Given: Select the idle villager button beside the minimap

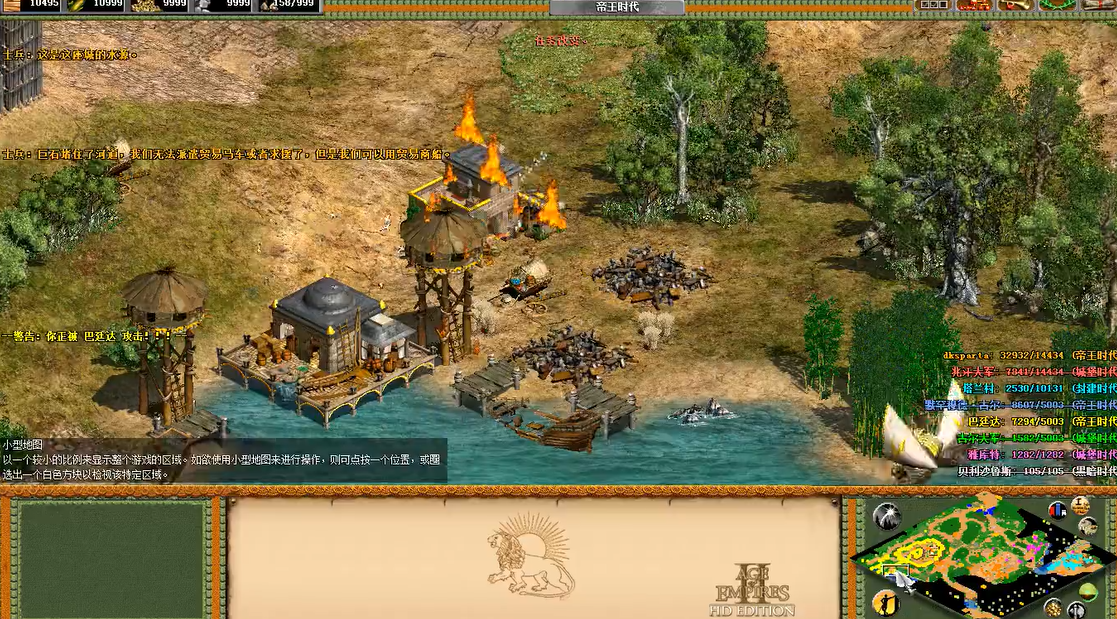Looking at the screenshot, I should coord(886,602).
